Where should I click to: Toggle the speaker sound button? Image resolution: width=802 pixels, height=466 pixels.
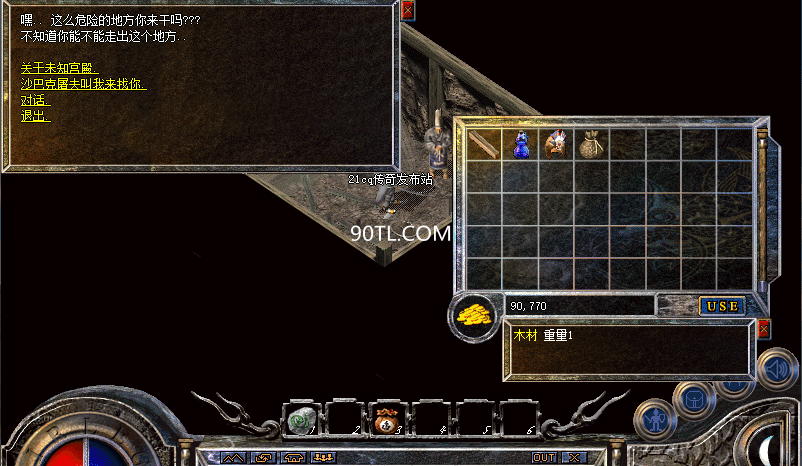click(x=775, y=370)
